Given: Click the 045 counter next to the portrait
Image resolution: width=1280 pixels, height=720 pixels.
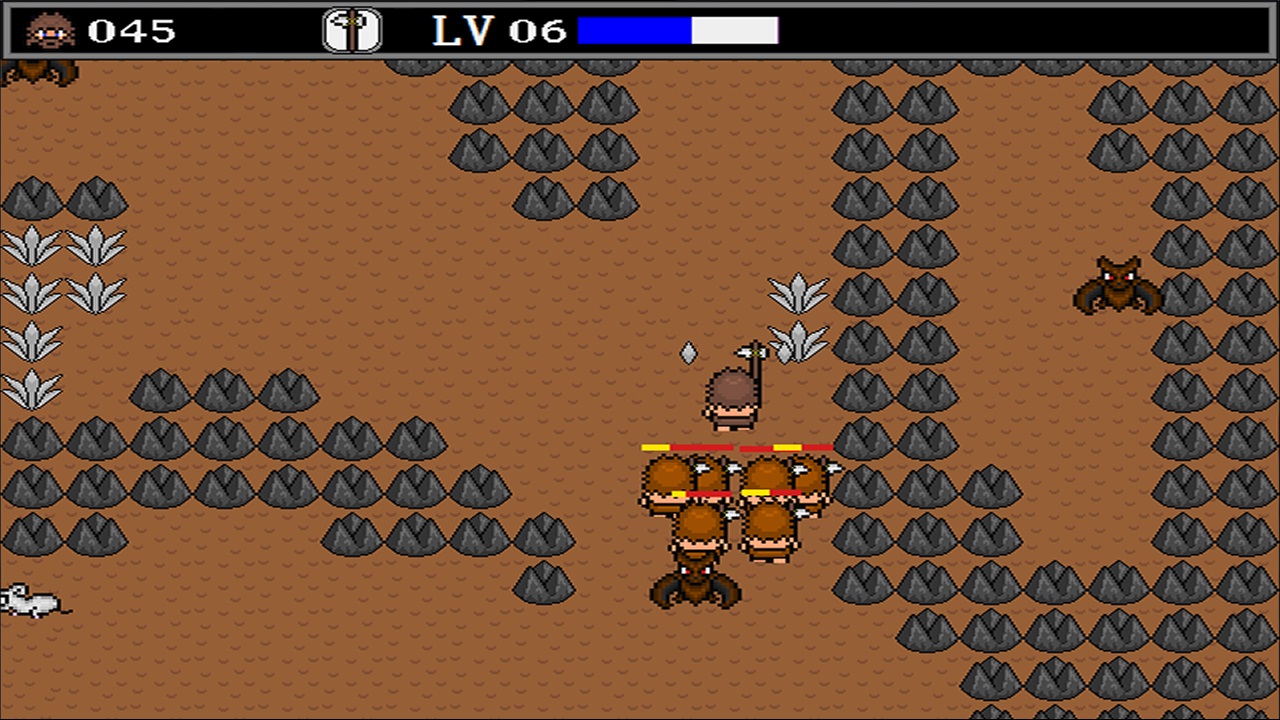Looking at the screenshot, I should (135, 30).
